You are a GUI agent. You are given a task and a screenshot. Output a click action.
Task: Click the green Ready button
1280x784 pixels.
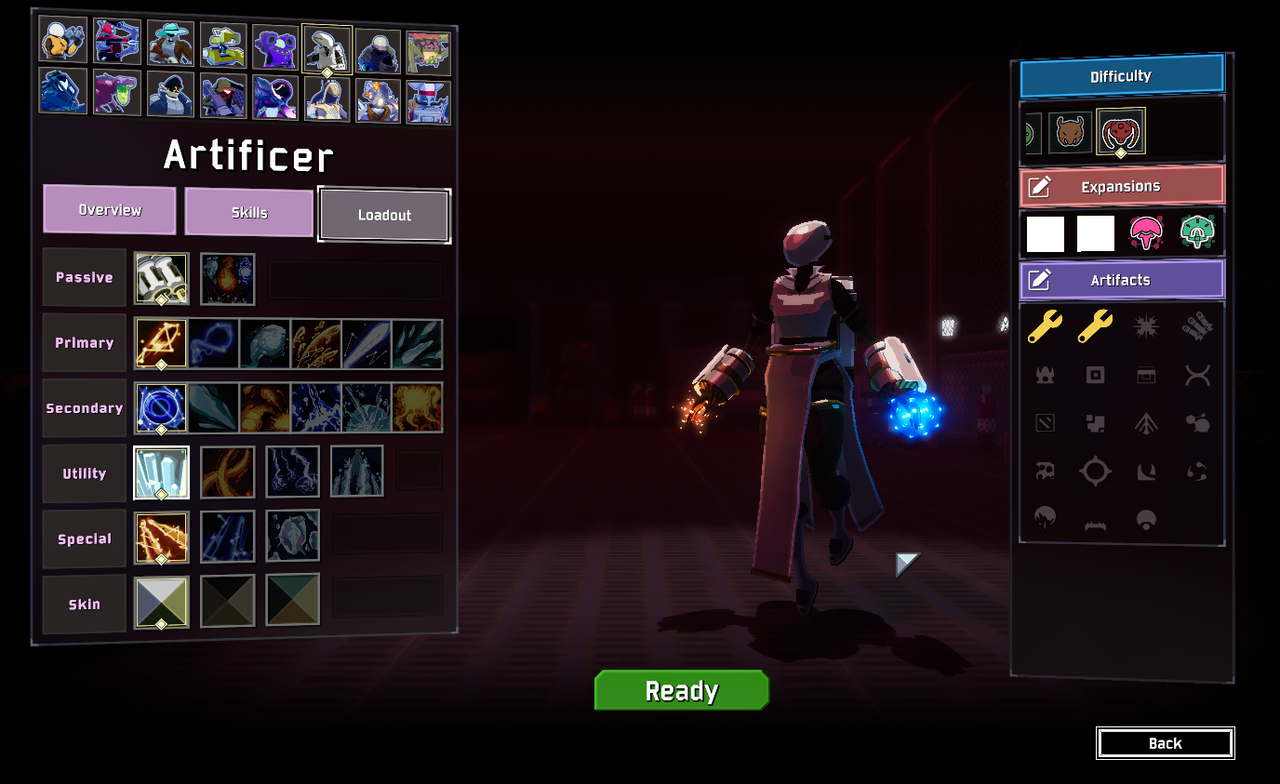click(x=681, y=690)
